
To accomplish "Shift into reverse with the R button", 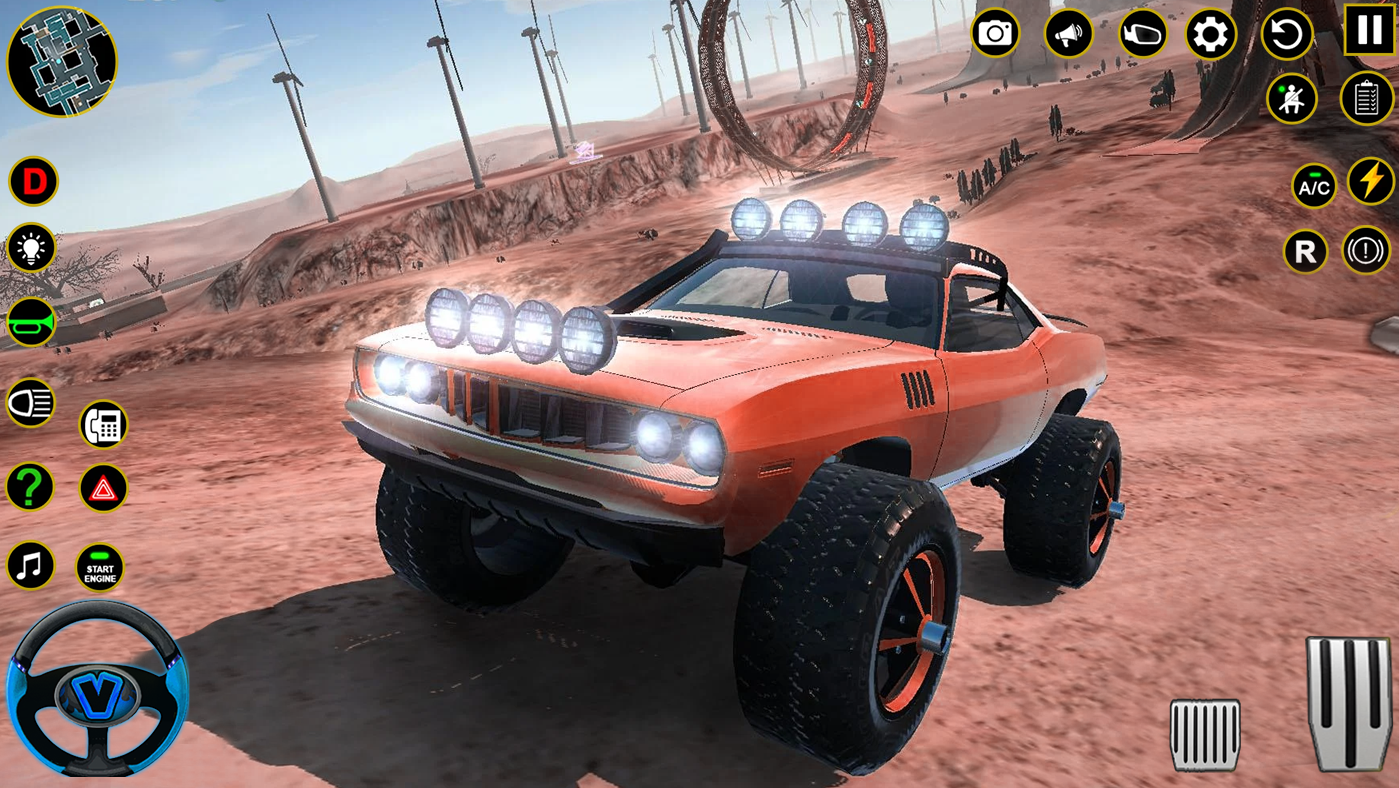I will (x=1305, y=251).
